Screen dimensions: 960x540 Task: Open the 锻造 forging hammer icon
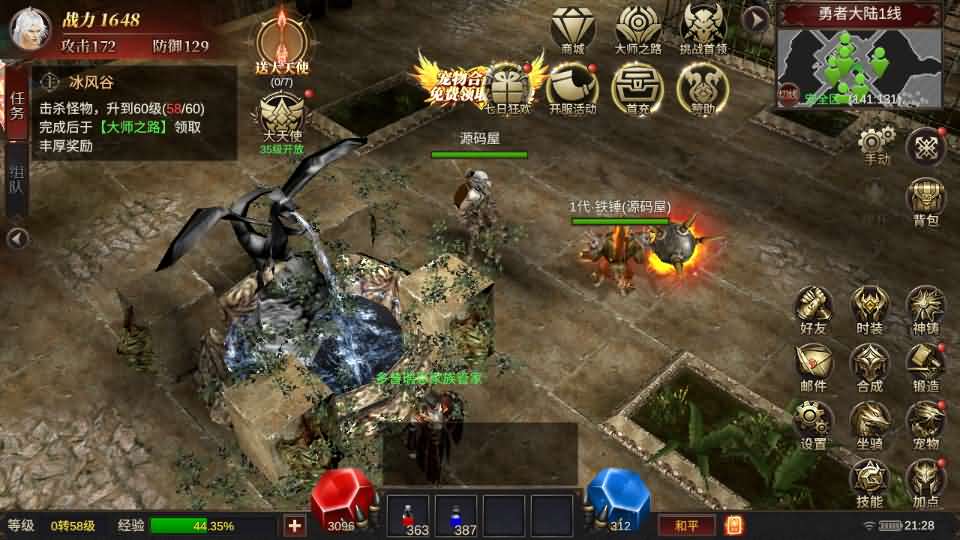pyautogui.click(x=926, y=365)
